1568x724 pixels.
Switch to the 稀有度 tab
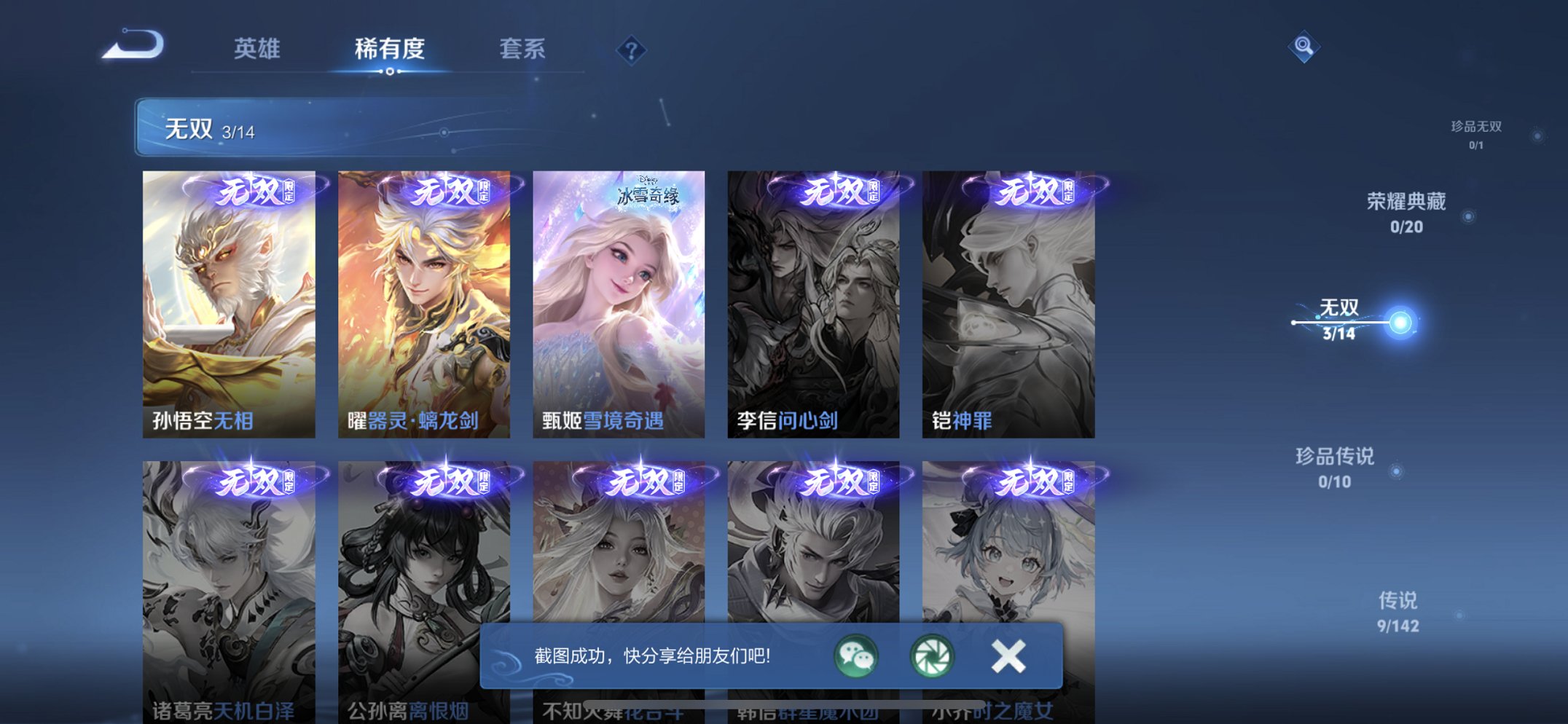[x=389, y=49]
